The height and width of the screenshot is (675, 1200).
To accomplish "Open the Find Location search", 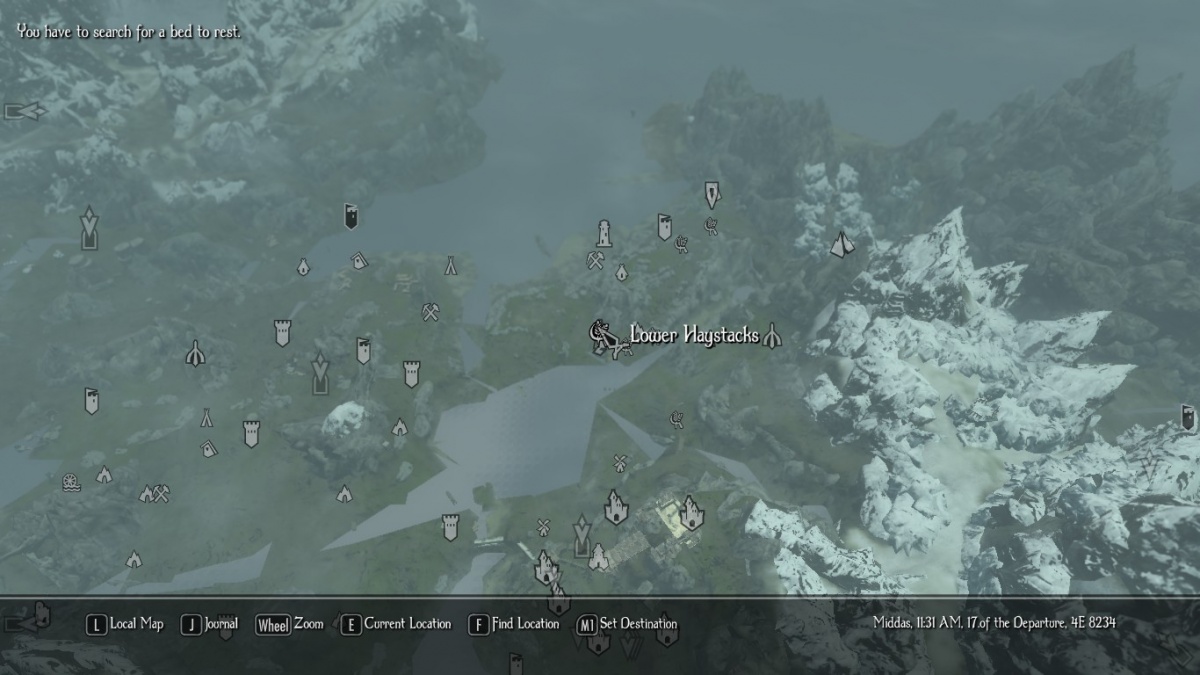I will 514,624.
